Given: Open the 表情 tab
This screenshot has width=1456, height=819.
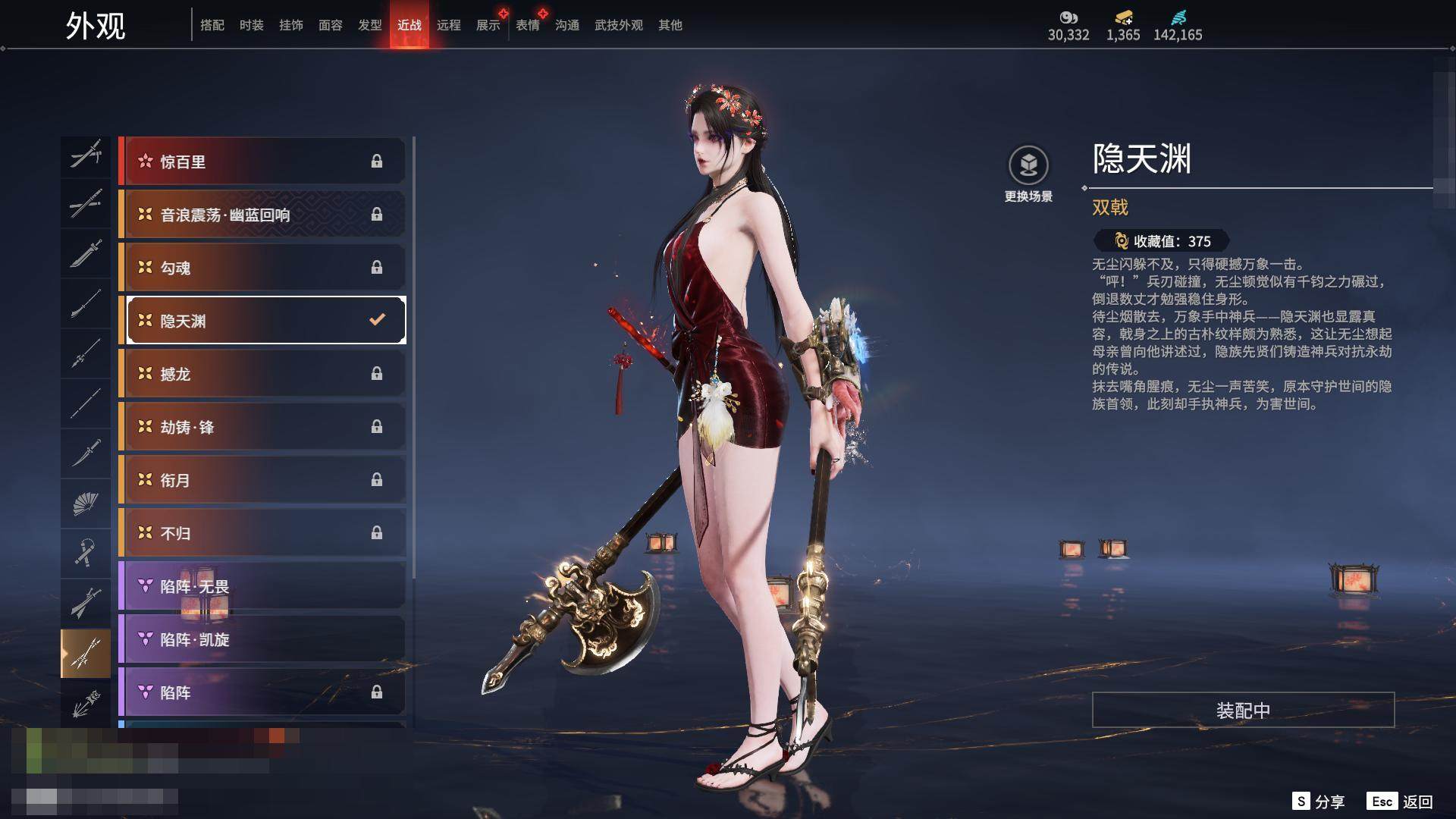Looking at the screenshot, I should click(x=528, y=25).
